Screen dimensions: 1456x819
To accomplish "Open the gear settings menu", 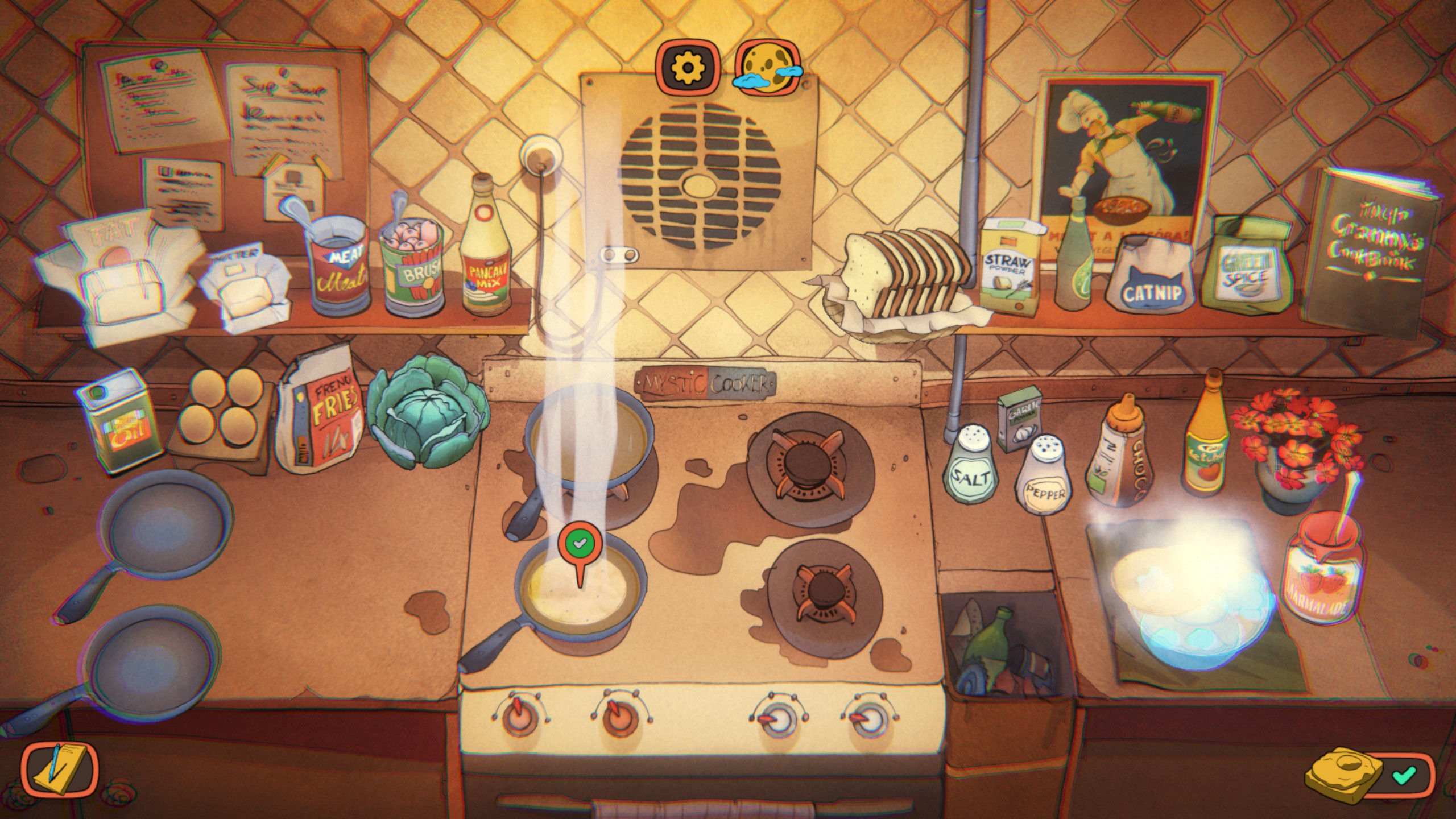I will [688, 67].
